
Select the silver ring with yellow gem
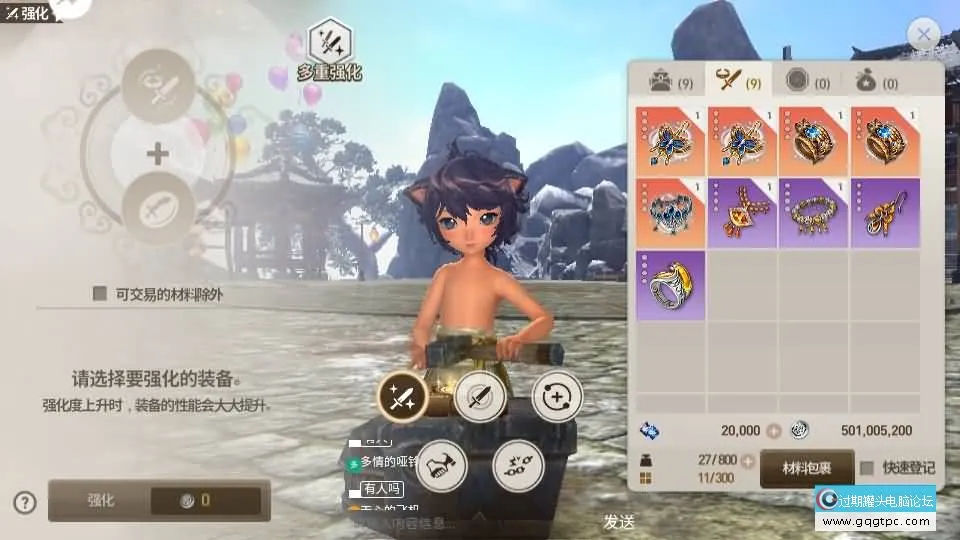pyautogui.click(x=670, y=285)
